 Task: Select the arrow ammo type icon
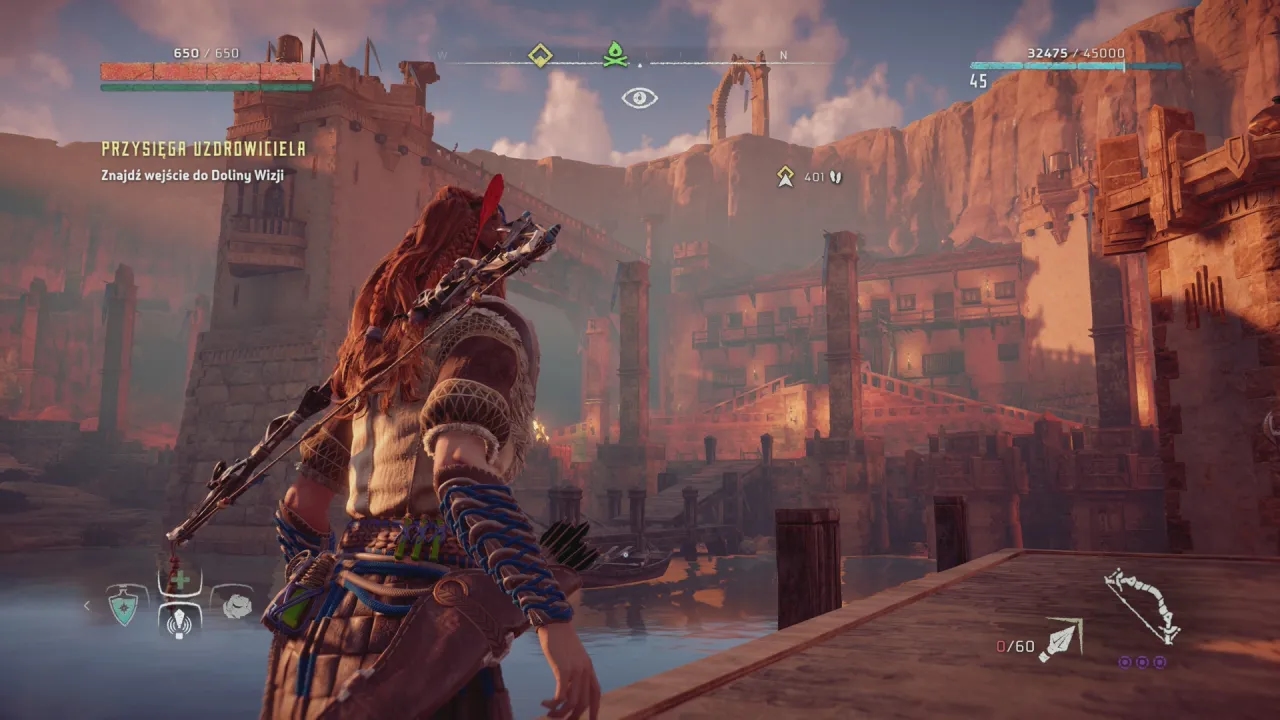[x=1060, y=640]
